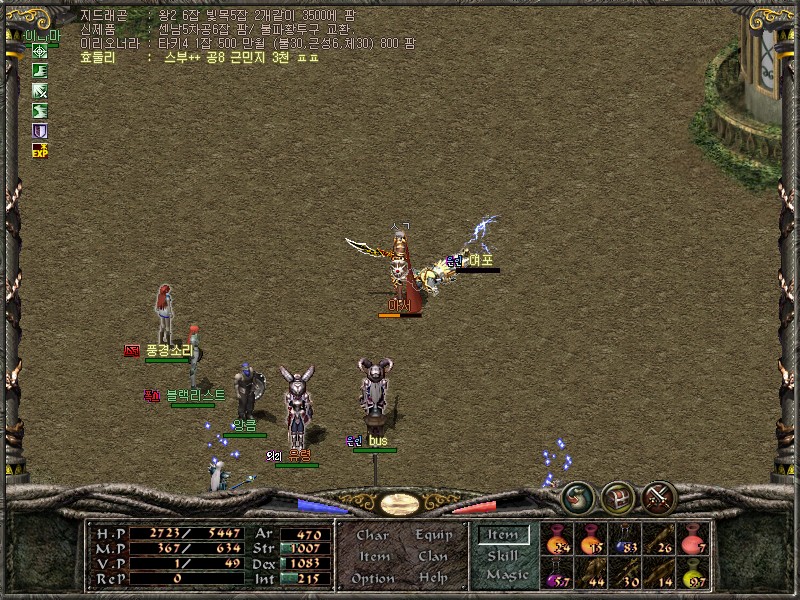Use the pink potion with count 7
The height and width of the screenshot is (600, 800).
(692, 540)
